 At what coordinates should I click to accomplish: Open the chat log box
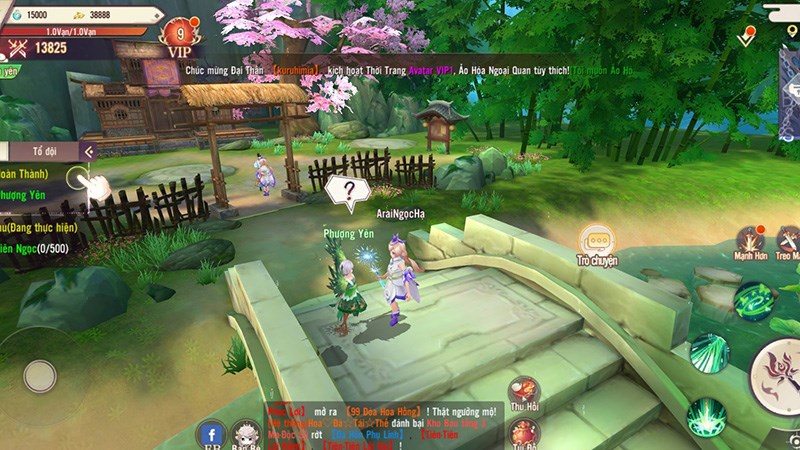point(383,425)
